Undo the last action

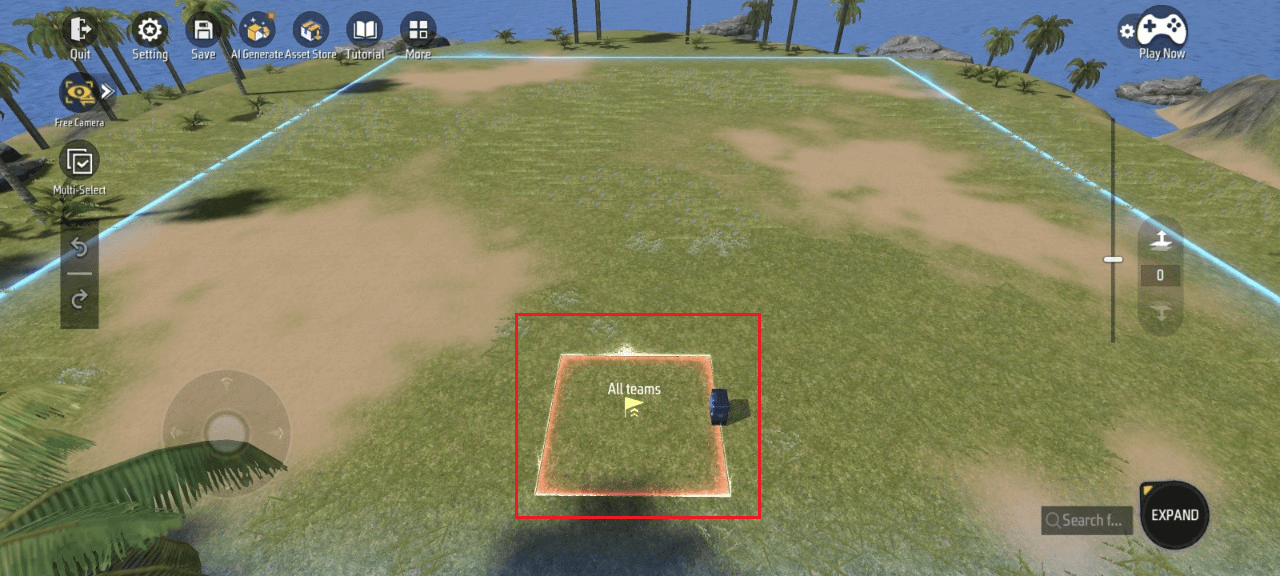(79, 247)
